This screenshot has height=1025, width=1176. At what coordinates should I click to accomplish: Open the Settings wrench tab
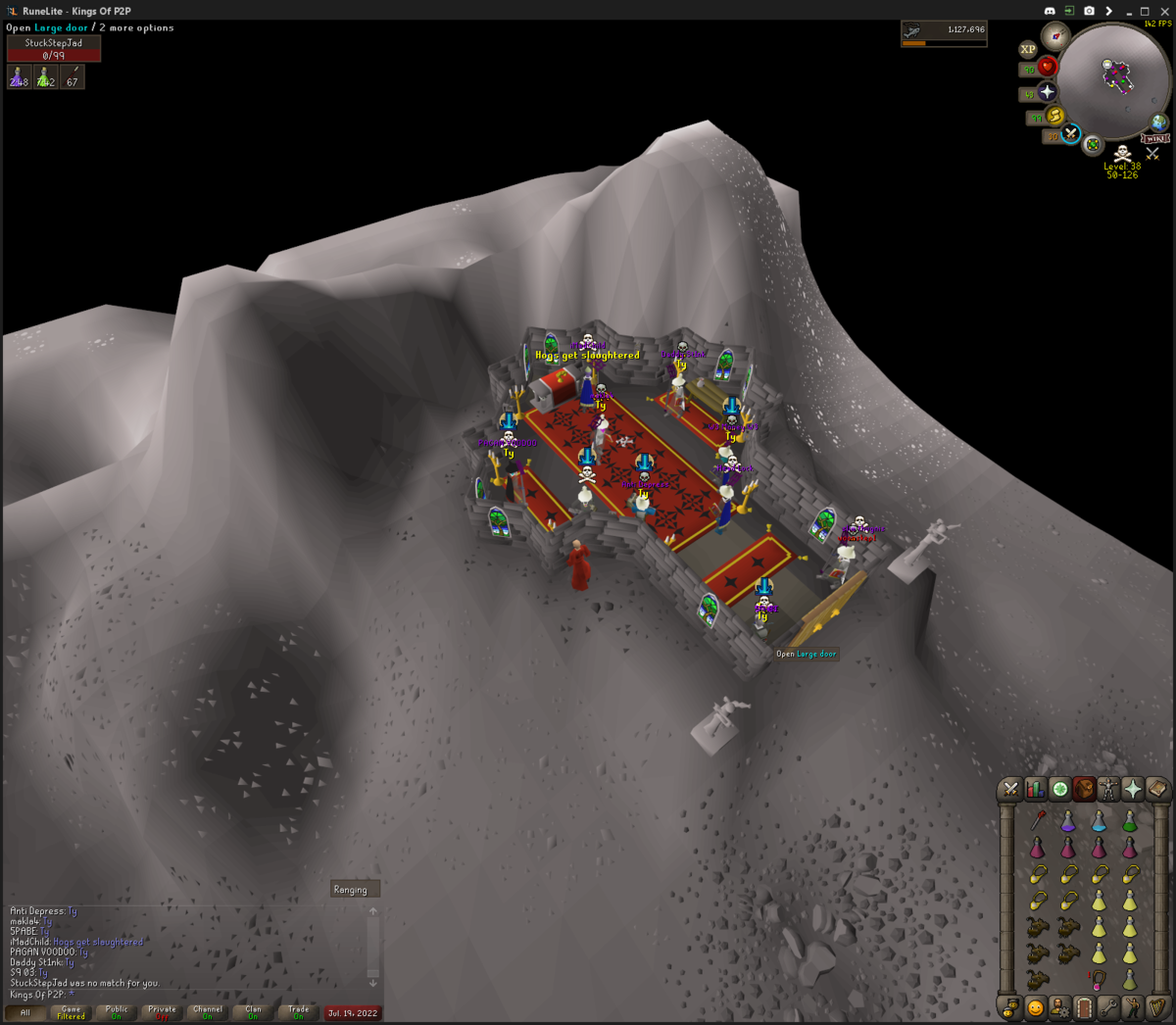point(1108,1007)
